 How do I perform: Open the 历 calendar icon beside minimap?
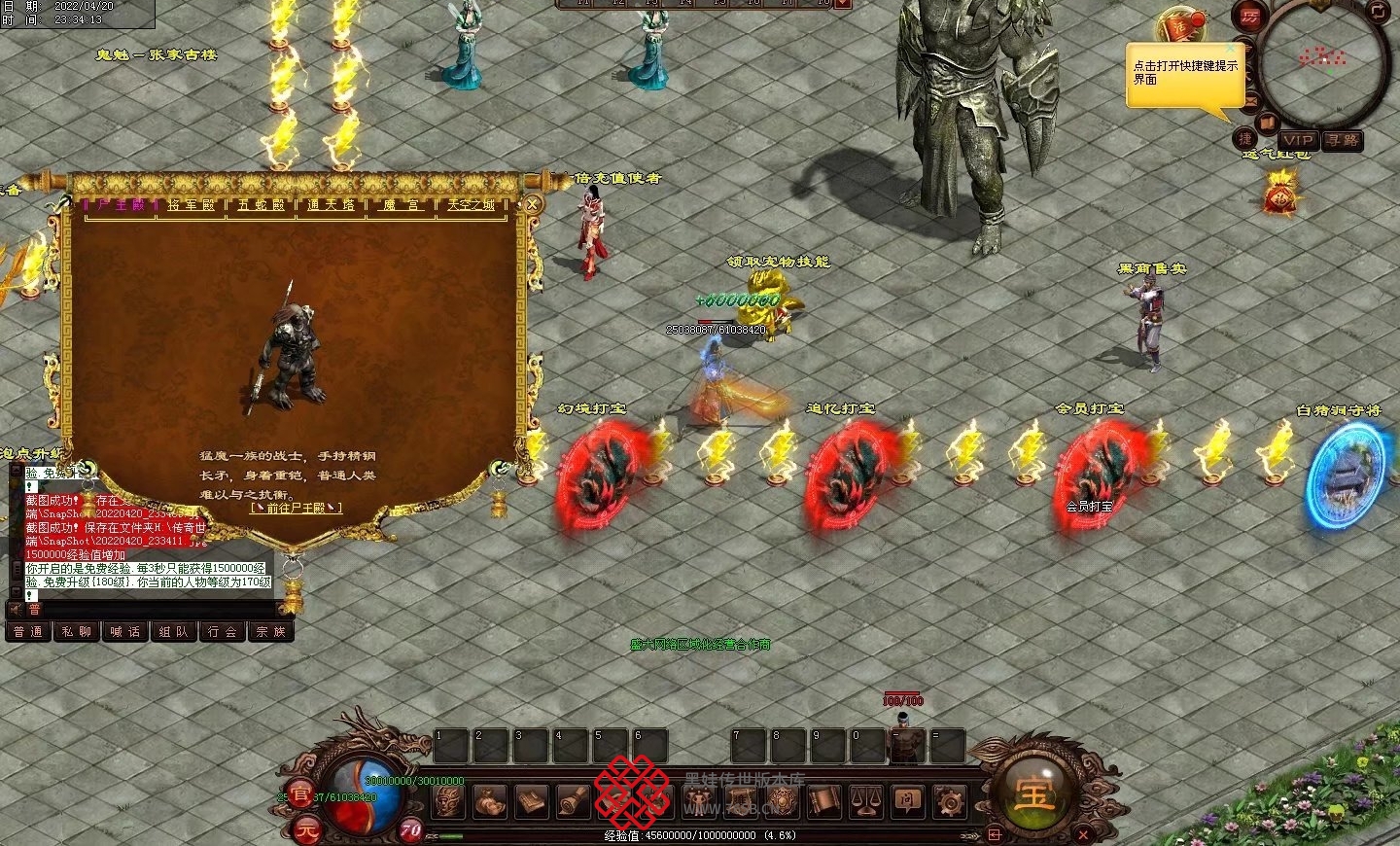(x=1249, y=17)
